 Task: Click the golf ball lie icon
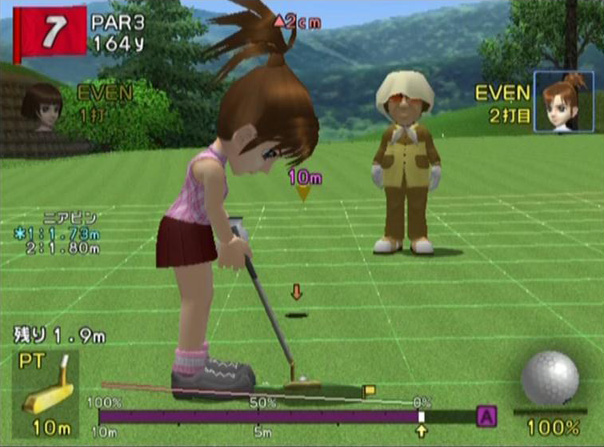click(550, 379)
